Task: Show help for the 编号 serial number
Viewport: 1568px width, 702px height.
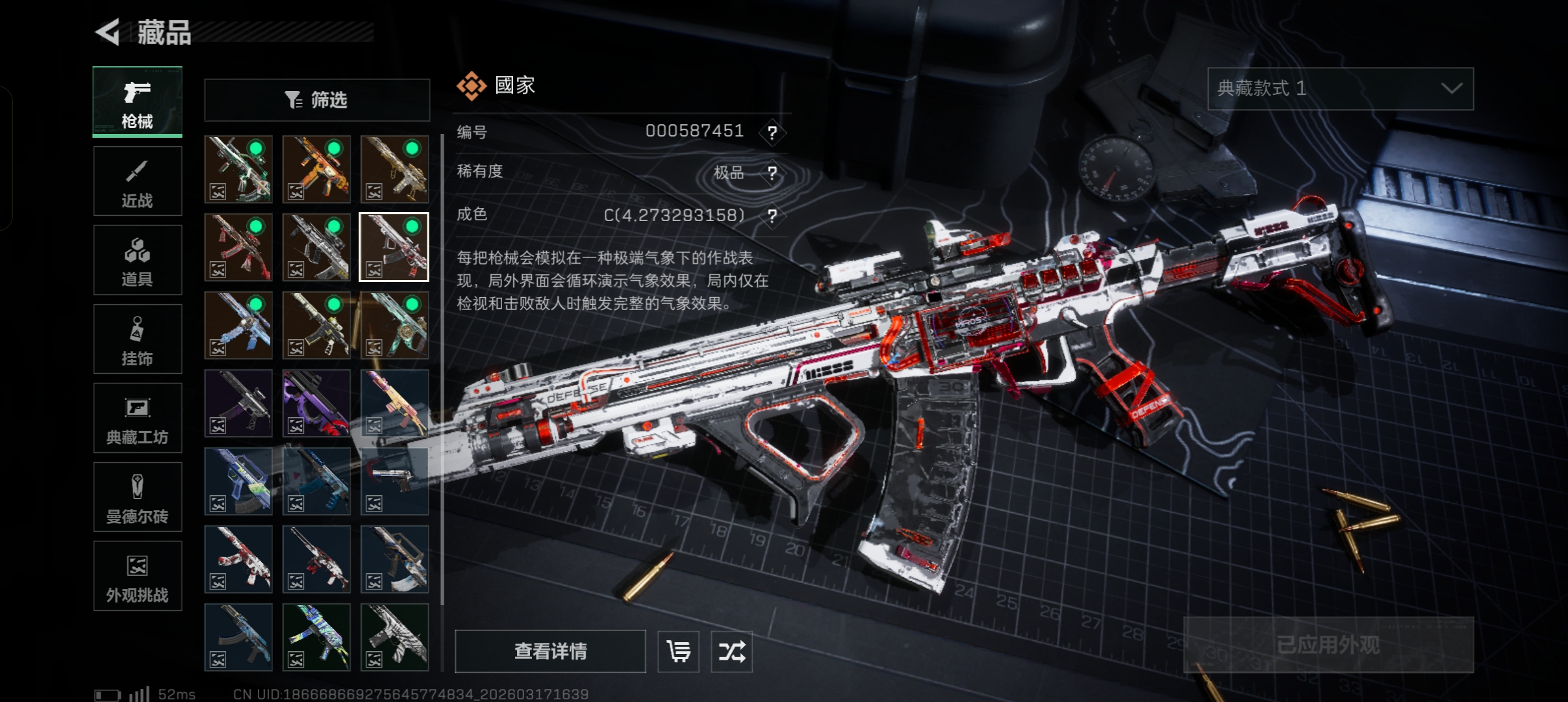Action: (772, 133)
